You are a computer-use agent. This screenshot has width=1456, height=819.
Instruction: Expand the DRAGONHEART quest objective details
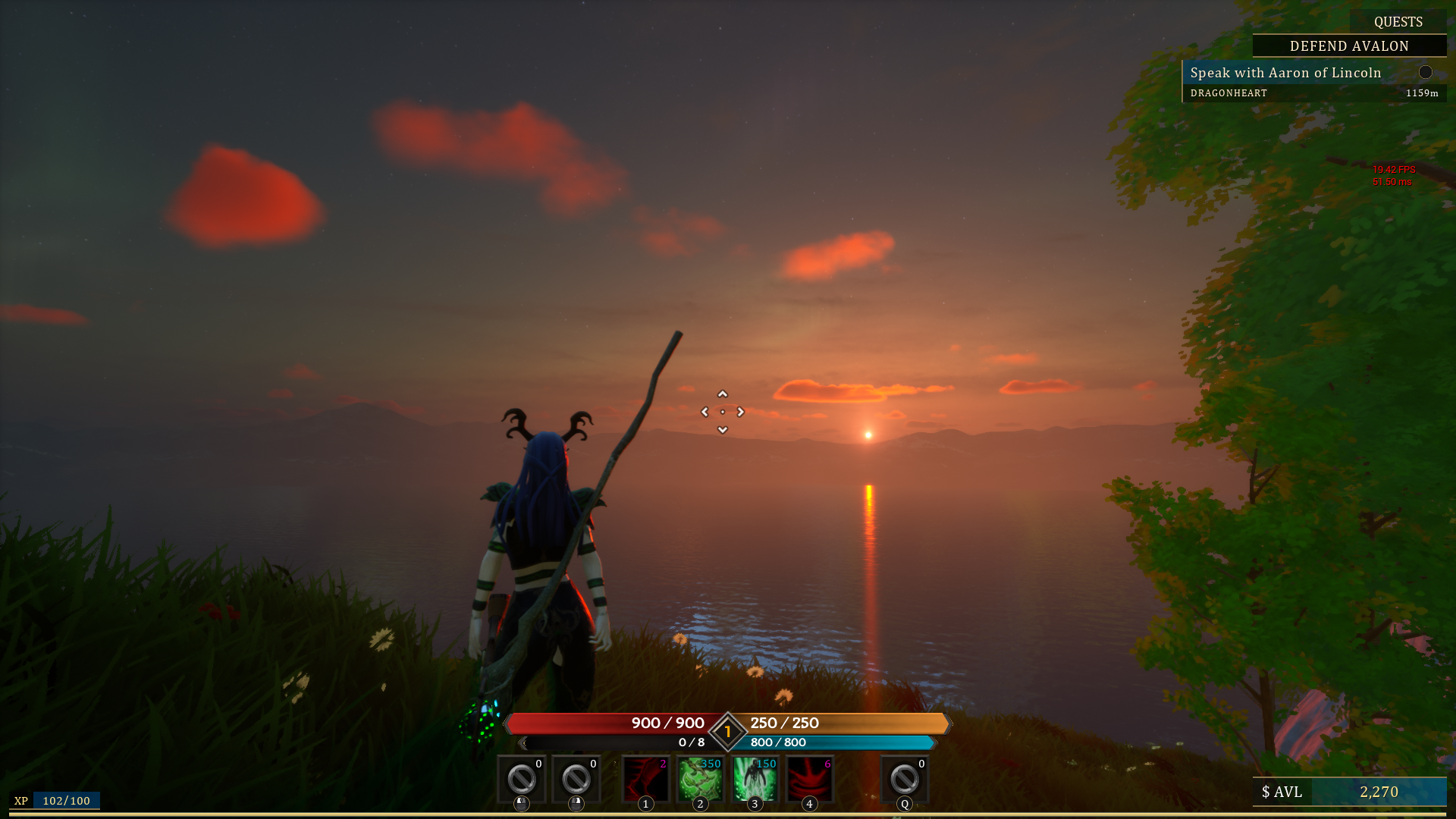click(x=1228, y=93)
